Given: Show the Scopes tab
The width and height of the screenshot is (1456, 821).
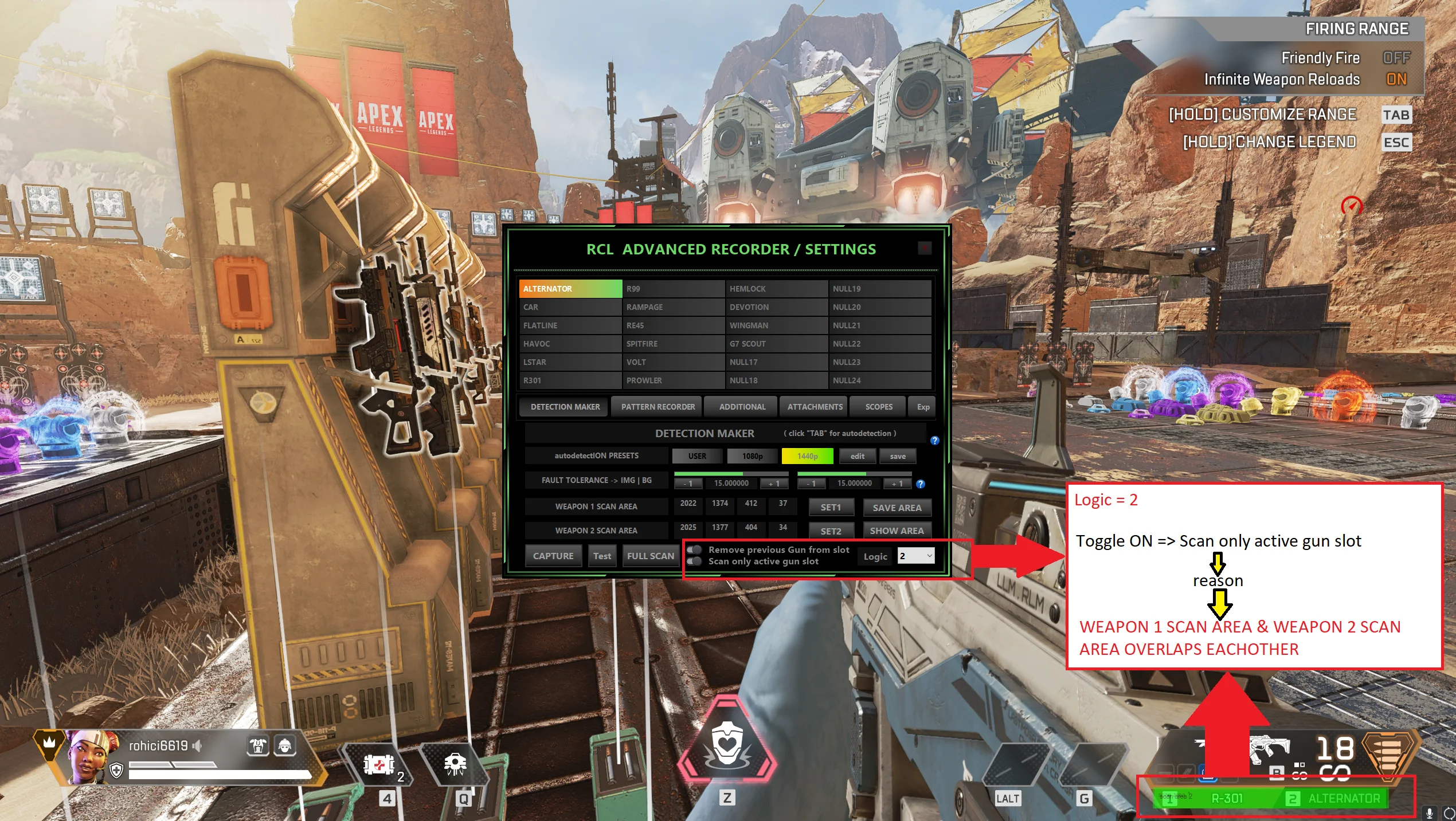Looking at the screenshot, I should [x=878, y=407].
